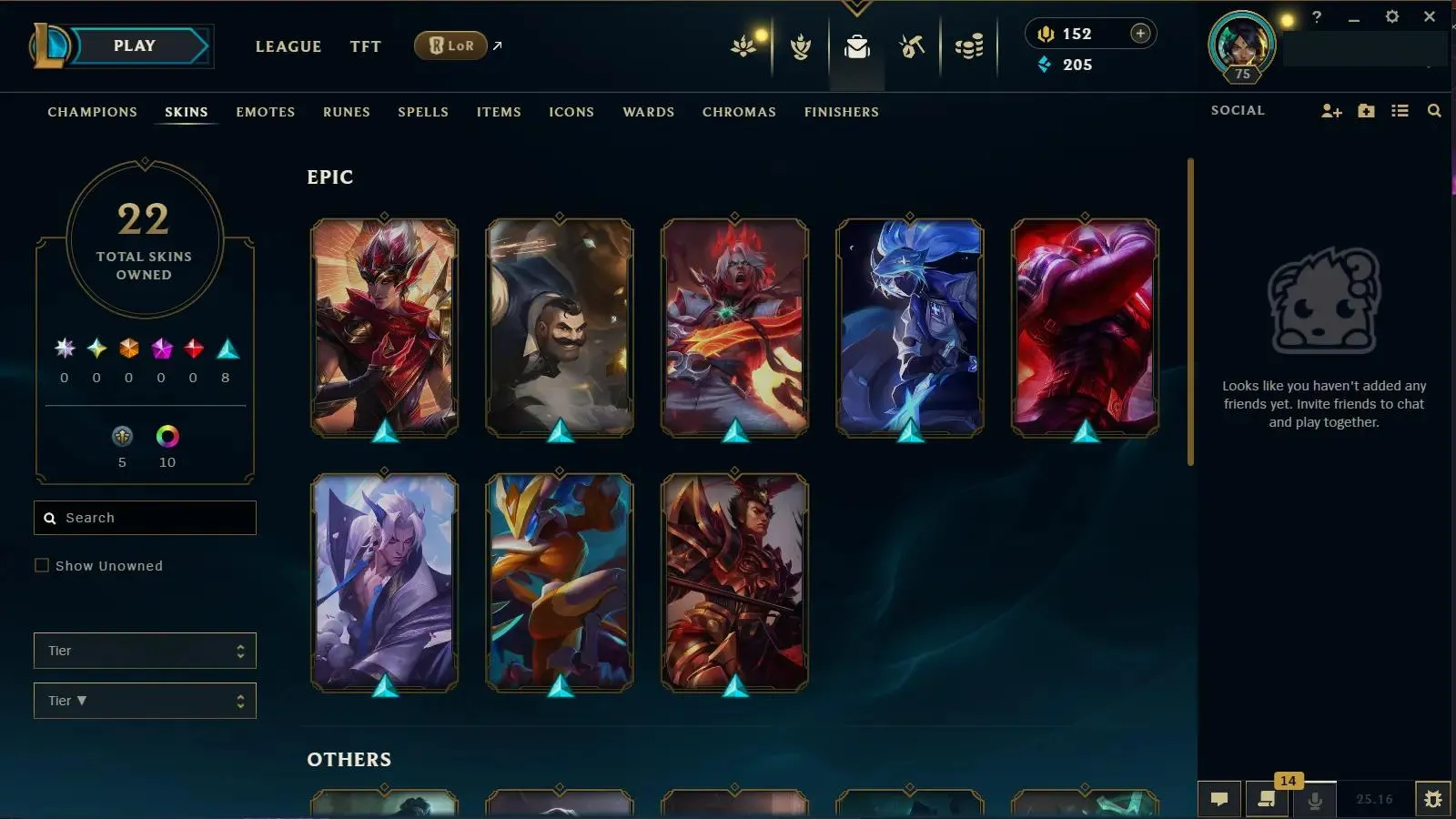Mute the microphone in the bottom bar

(x=1313, y=800)
